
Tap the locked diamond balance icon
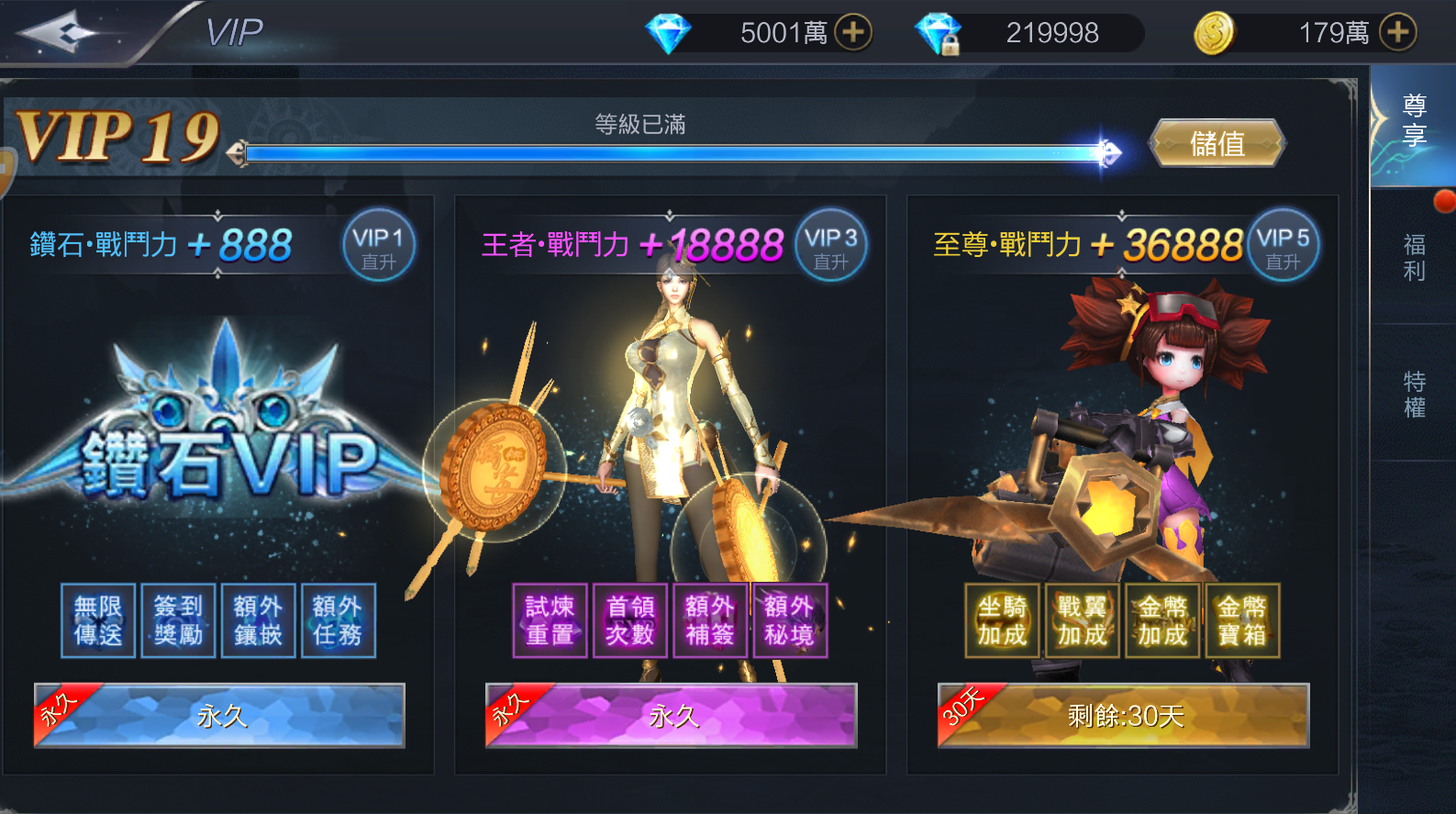tap(938, 33)
